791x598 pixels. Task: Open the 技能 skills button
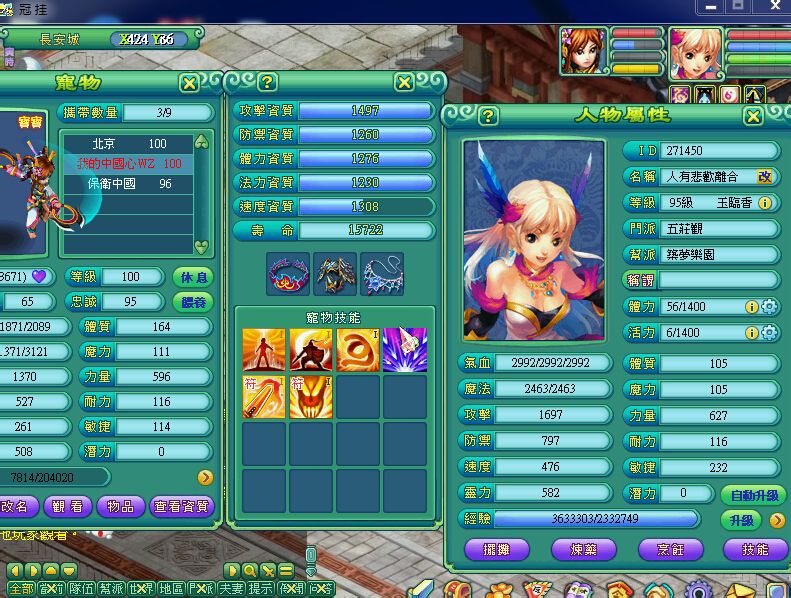pos(753,550)
